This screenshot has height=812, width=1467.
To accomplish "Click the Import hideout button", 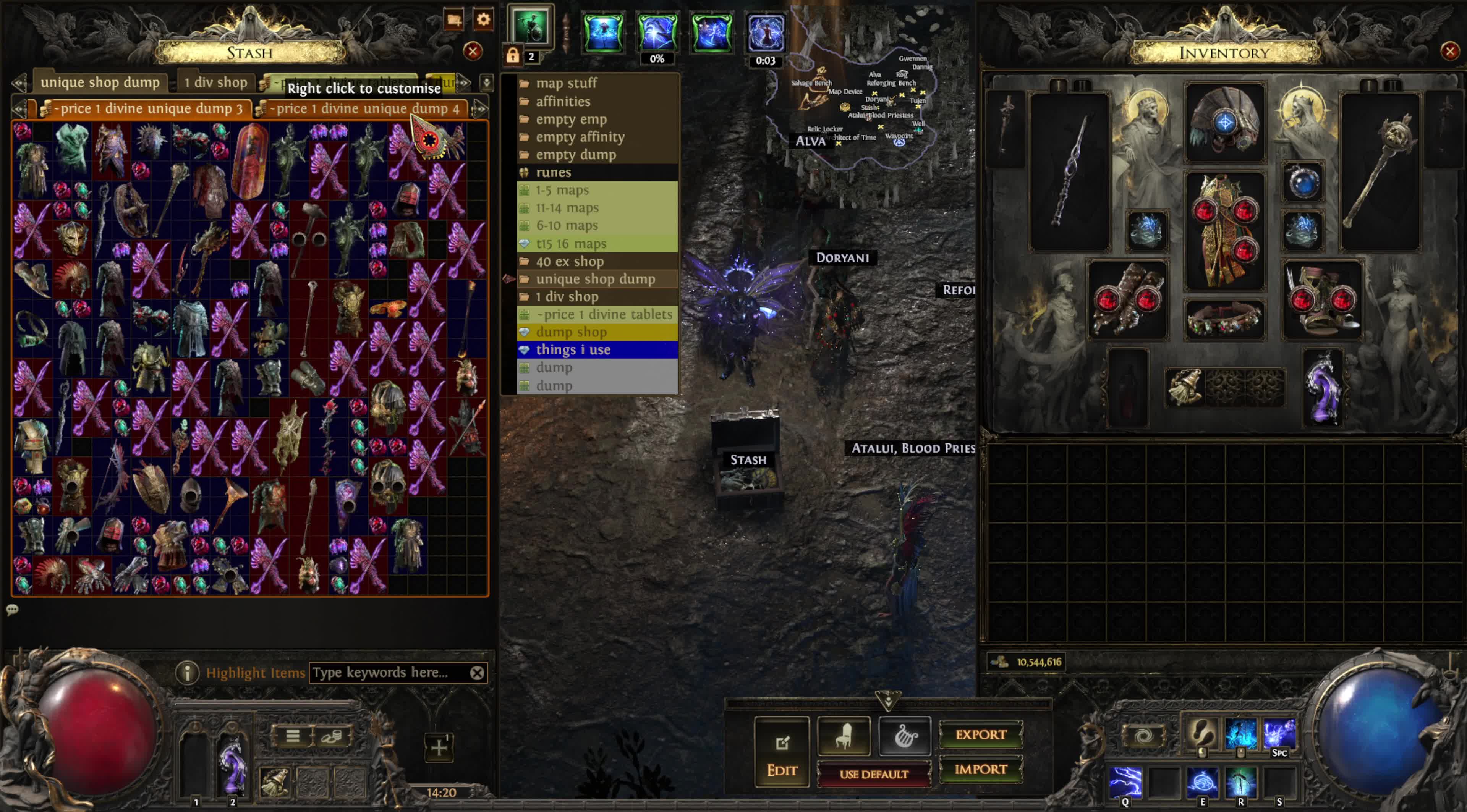I will point(980,769).
